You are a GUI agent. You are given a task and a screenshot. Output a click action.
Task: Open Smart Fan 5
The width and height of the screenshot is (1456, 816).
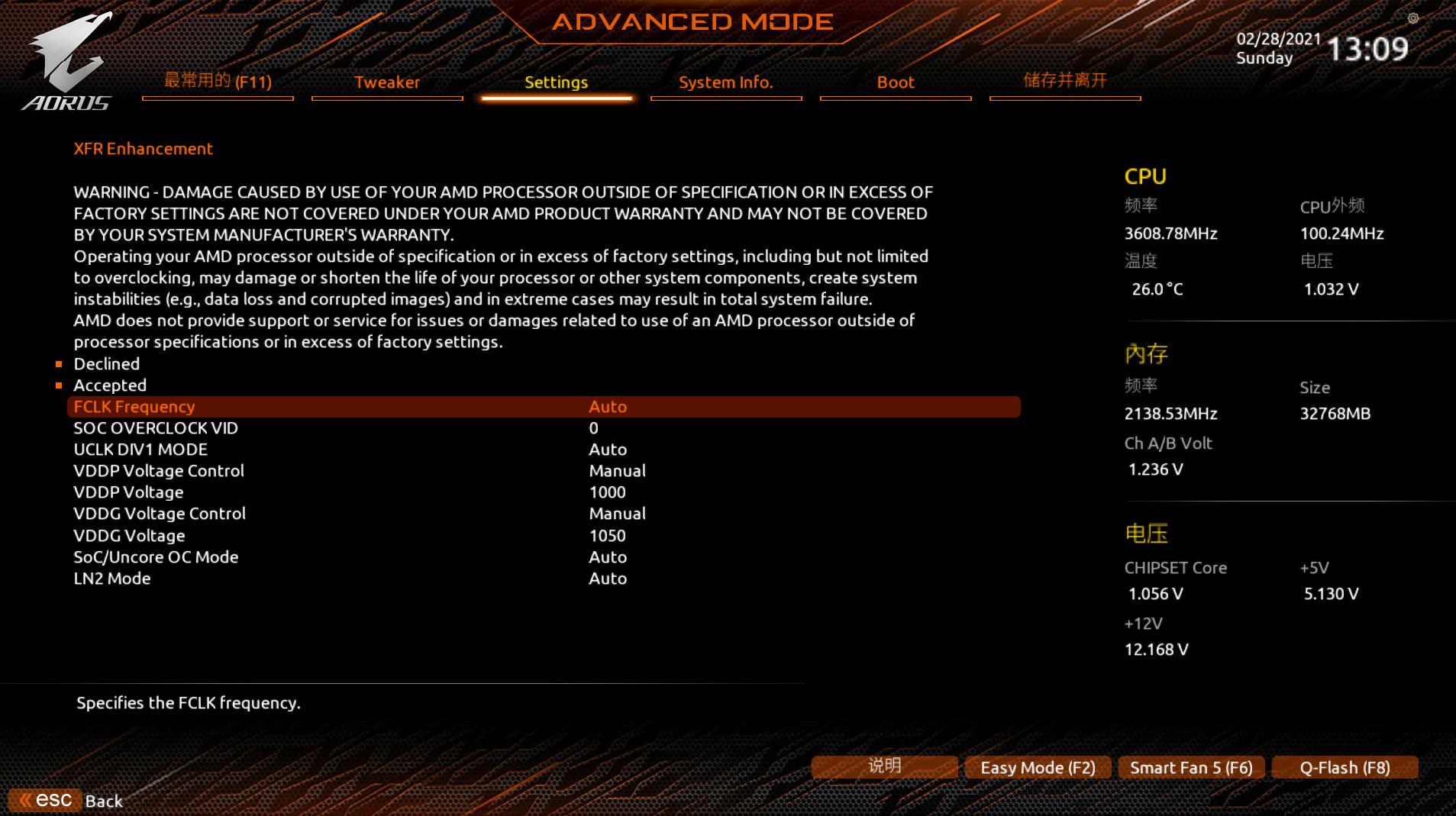pos(1190,768)
